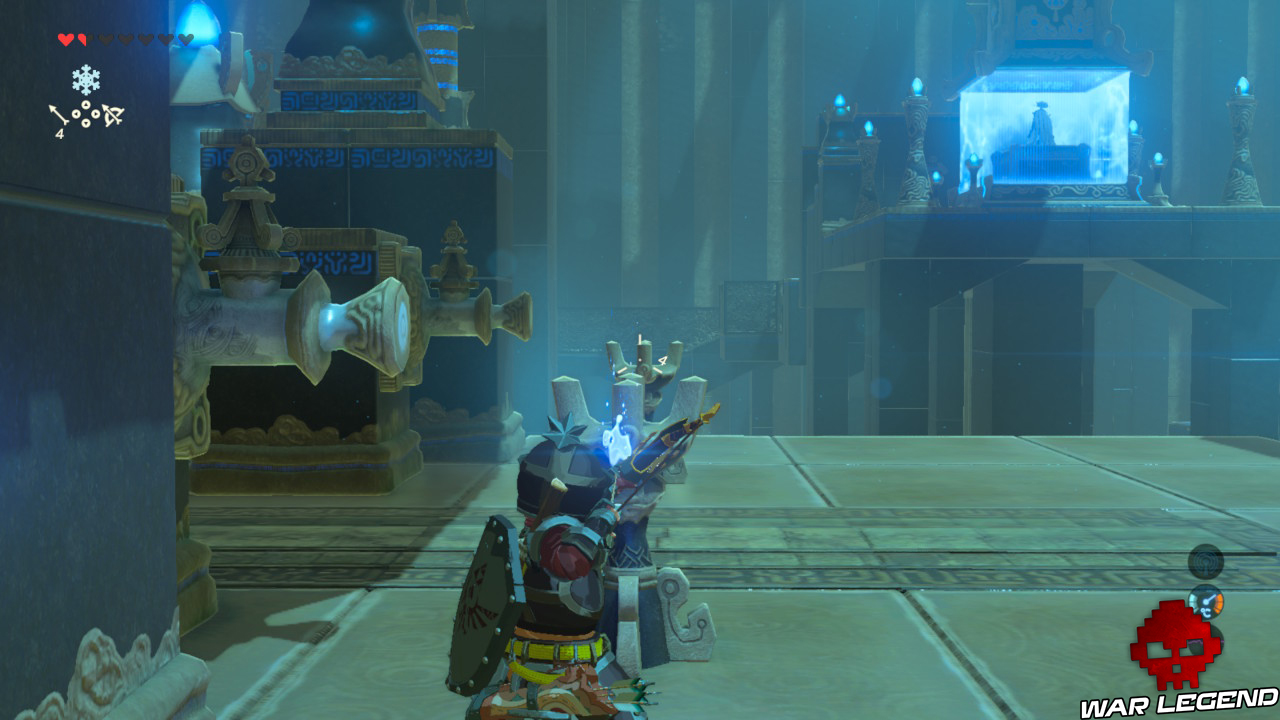
Task: Click the half-filled second heart
Action: 82,38
